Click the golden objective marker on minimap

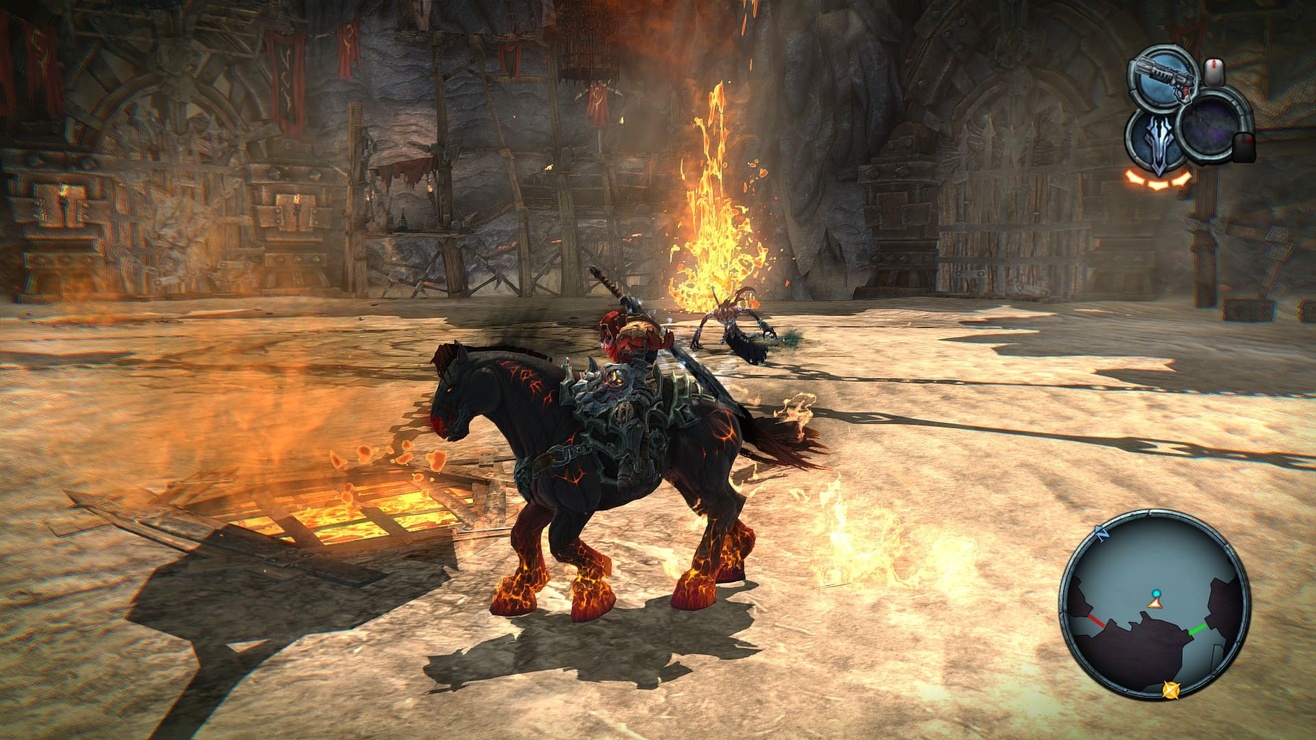[x=1170, y=689]
